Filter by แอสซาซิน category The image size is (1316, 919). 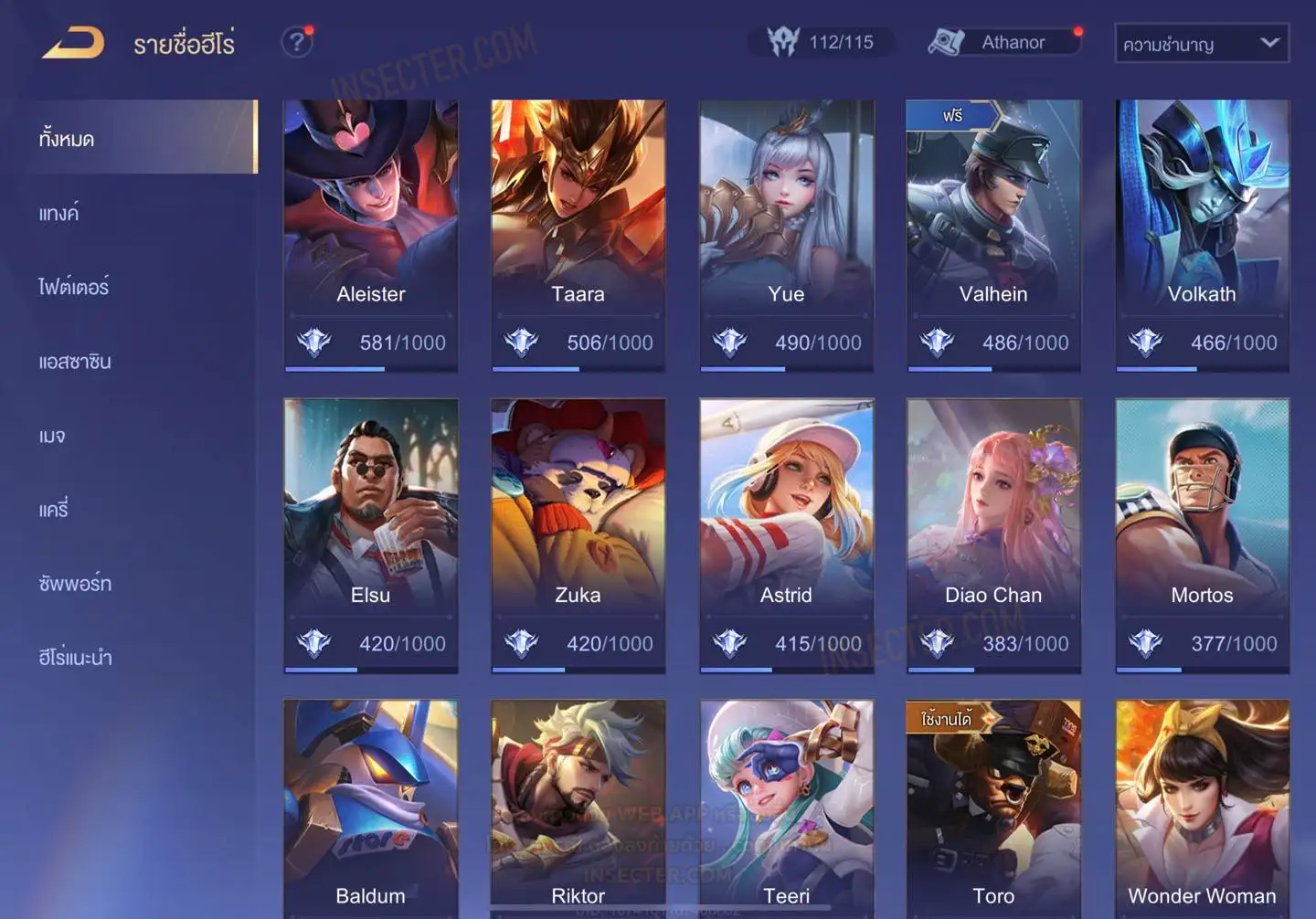click(75, 362)
